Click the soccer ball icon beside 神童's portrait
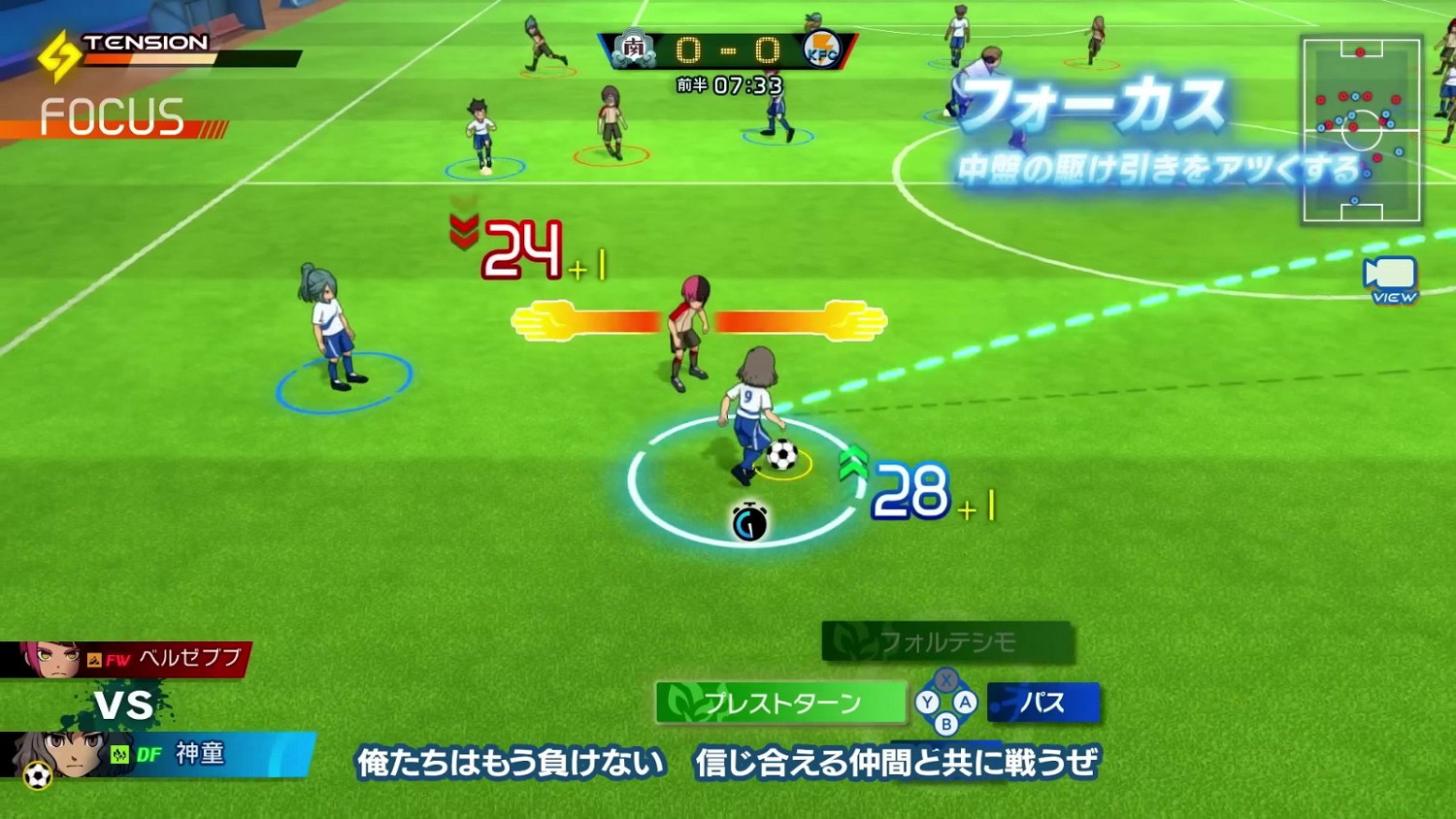 [x=36, y=773]
